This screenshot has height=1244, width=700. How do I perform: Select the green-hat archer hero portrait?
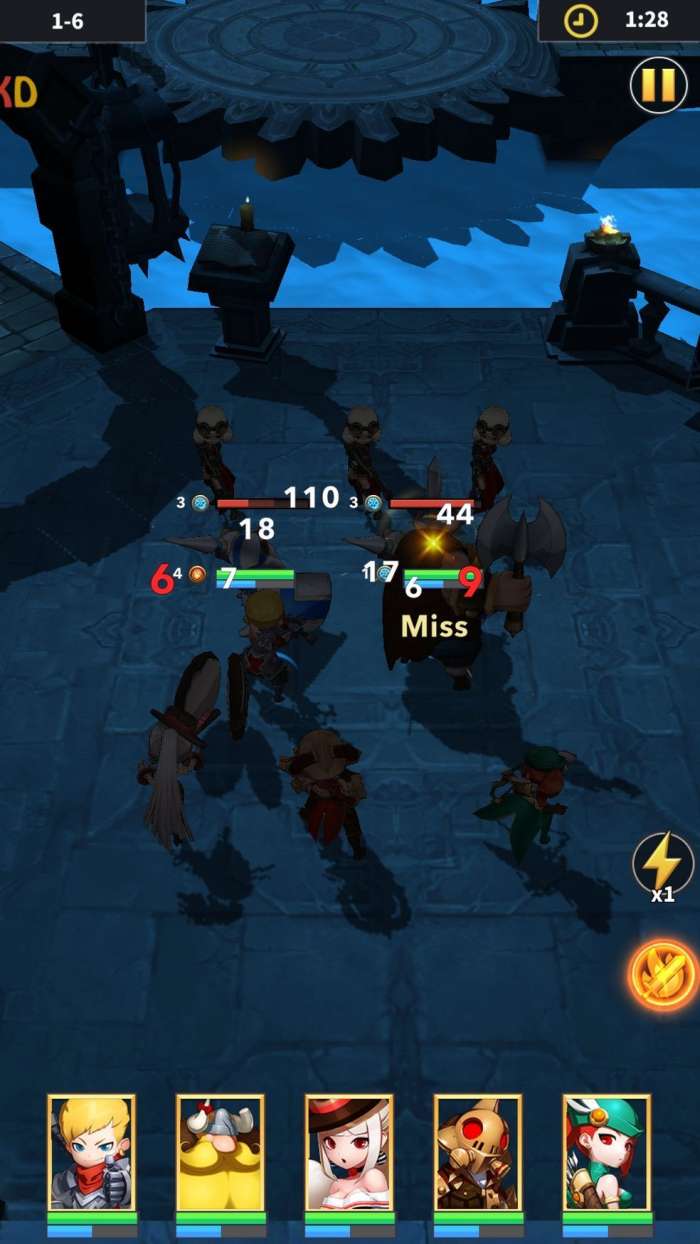607,1153
